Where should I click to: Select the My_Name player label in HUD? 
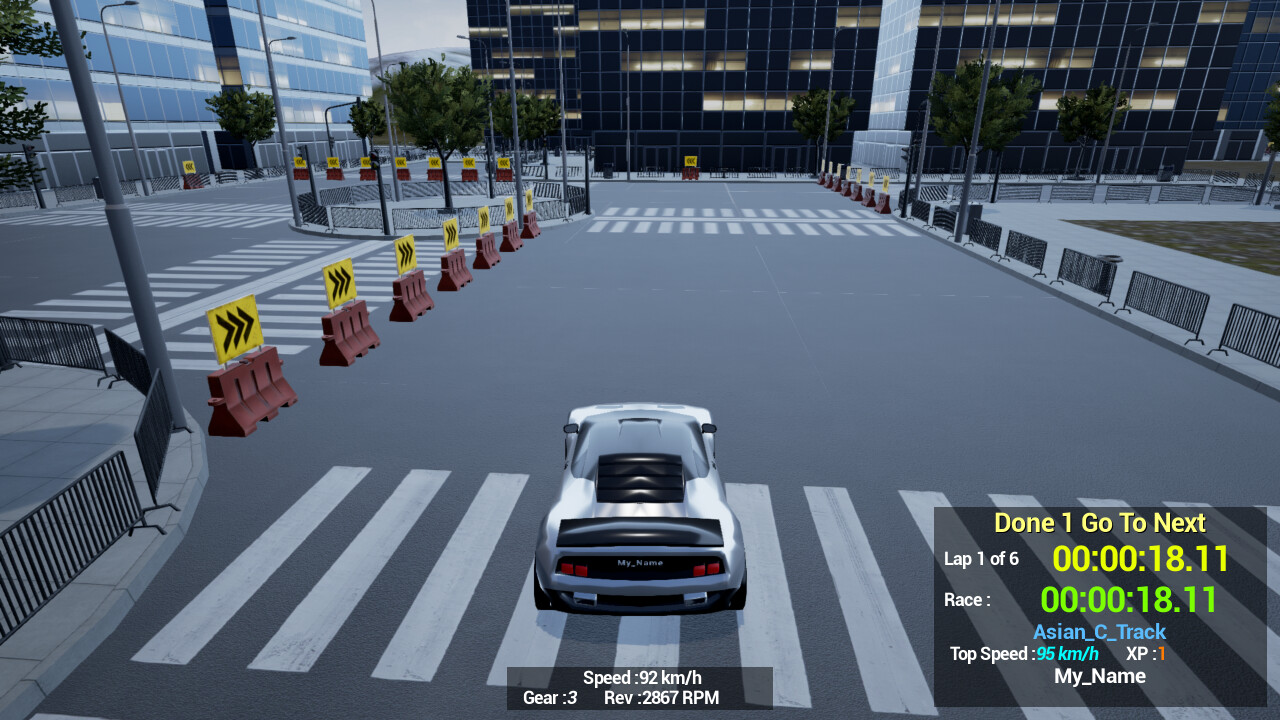click(x=1100, y=676)
